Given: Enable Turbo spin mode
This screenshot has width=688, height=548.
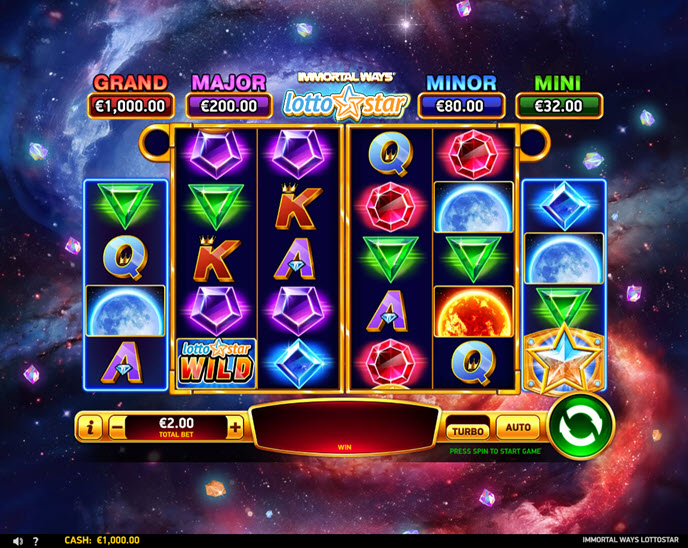Looking at the screenshot, I should pyautogui.click(x=467, y=430).
